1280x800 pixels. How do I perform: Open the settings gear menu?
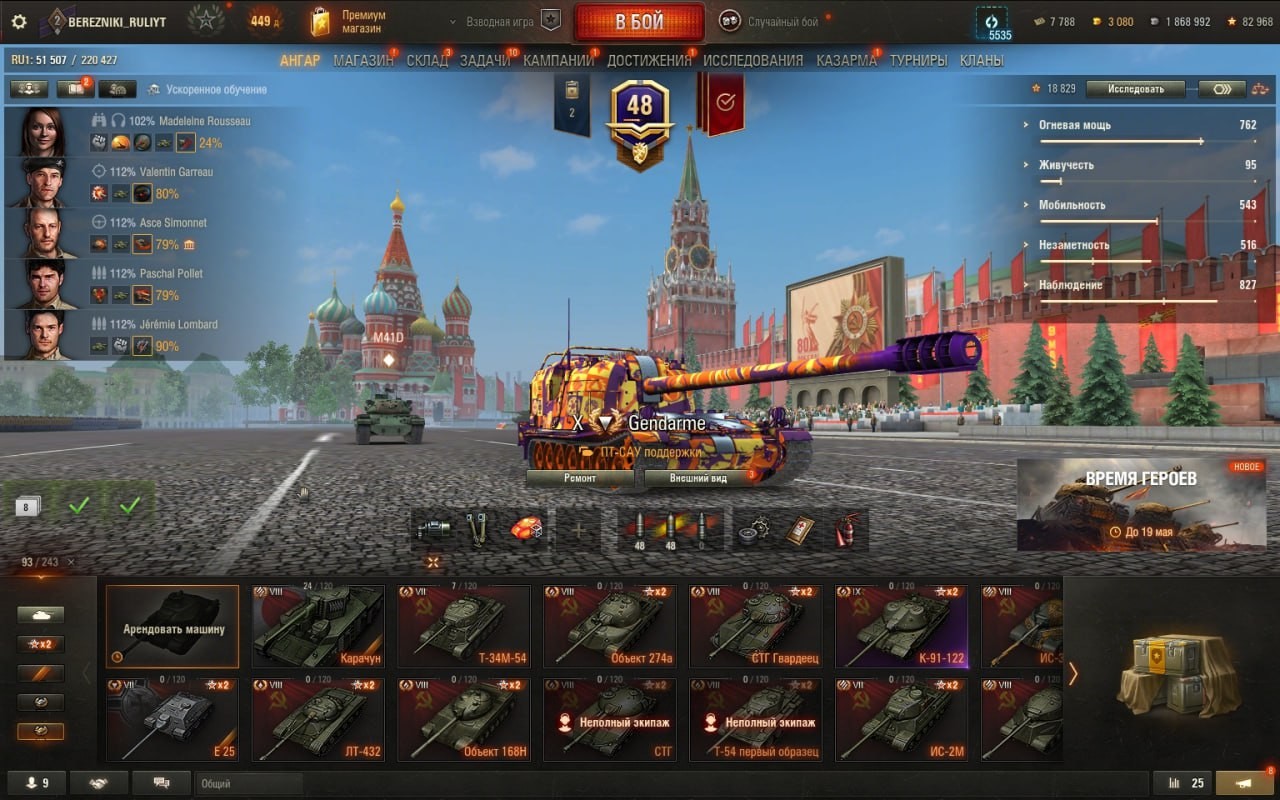(19, 21)
